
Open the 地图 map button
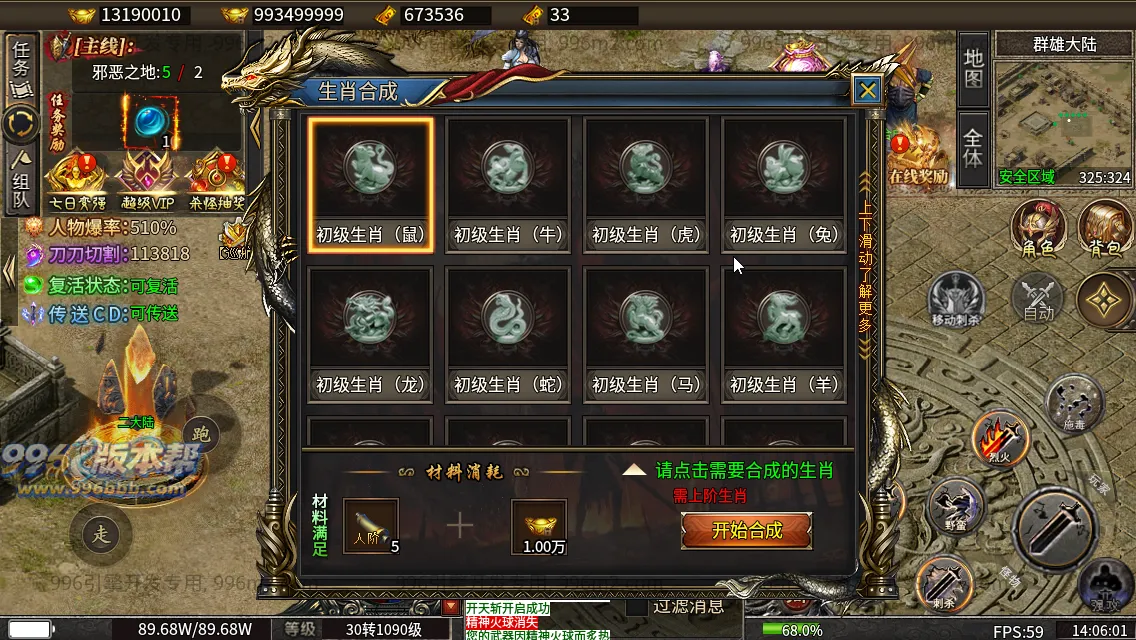[x=973, y=69]
